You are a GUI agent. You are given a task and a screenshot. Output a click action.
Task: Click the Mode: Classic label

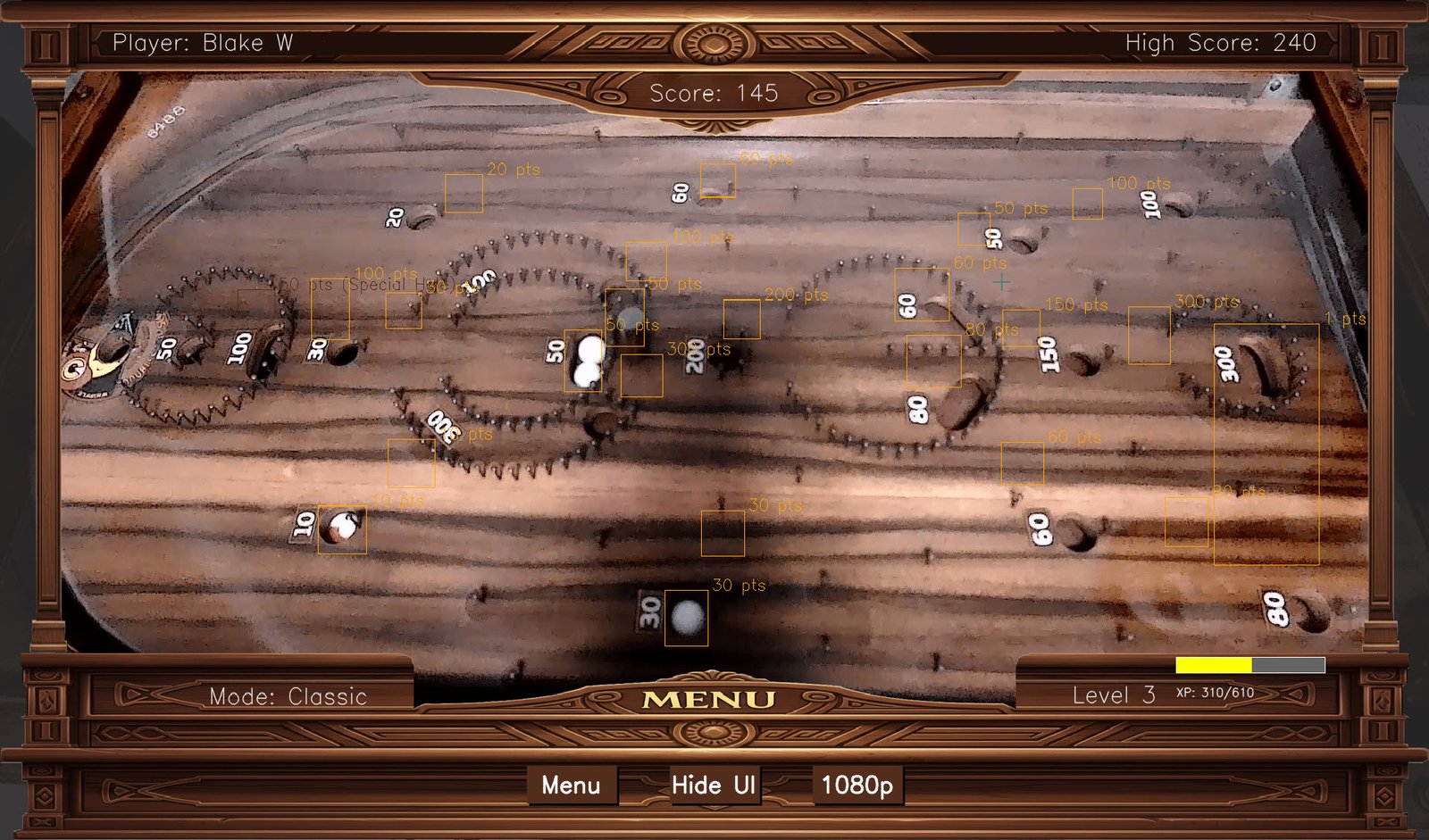pyautogui.click(x=289, y=697)
